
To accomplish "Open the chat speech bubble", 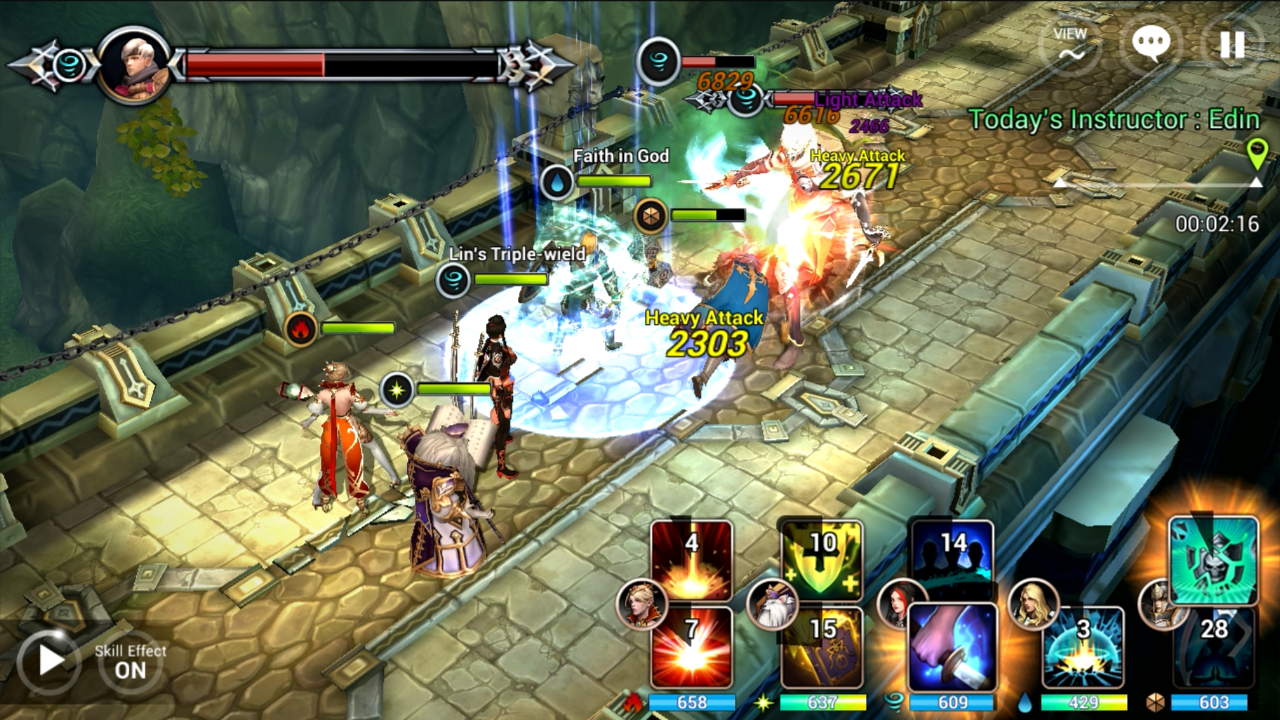I will [1151, 45].
